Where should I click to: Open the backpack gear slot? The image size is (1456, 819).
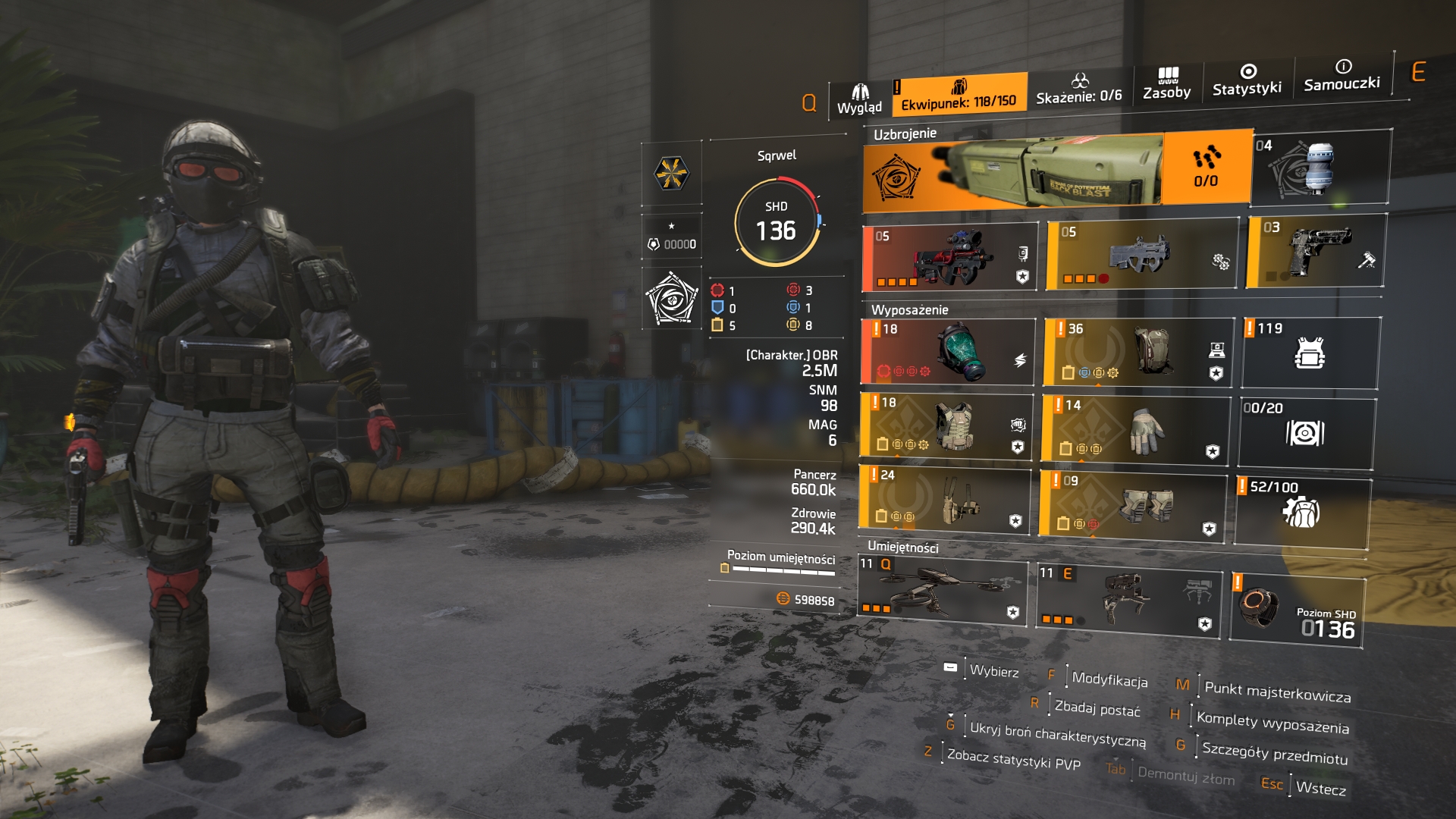click(x=1137, y=352)
